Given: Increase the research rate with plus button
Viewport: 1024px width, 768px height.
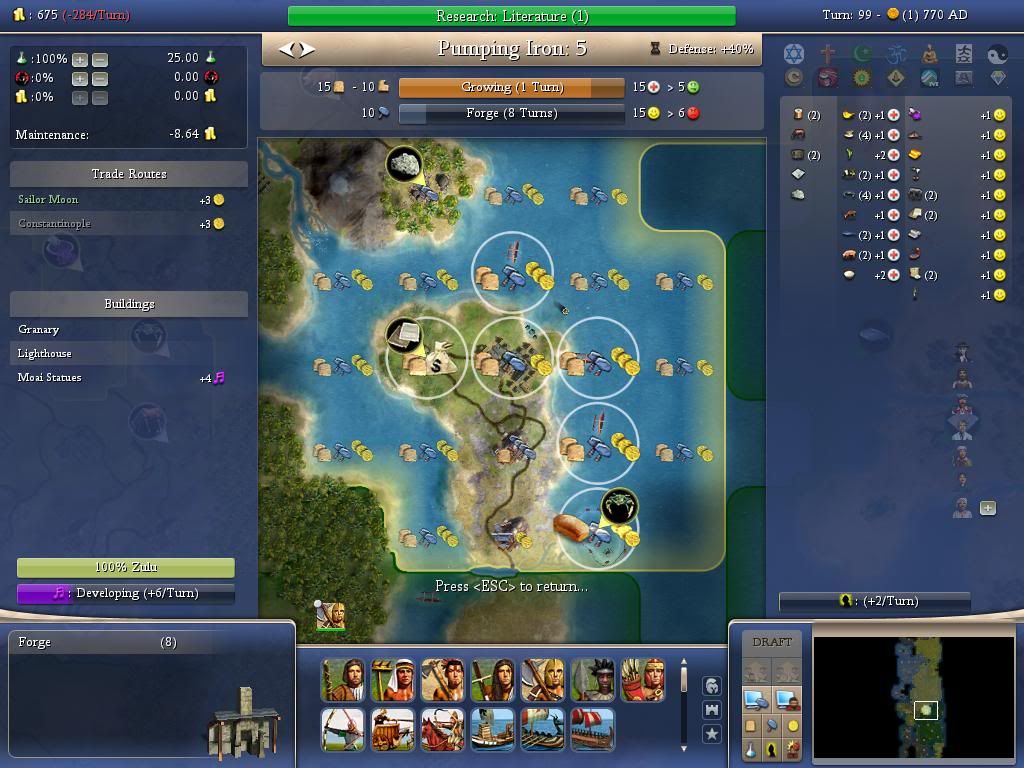Looking at the screenshot, I should pyautogui.click(x=80, y=59).
